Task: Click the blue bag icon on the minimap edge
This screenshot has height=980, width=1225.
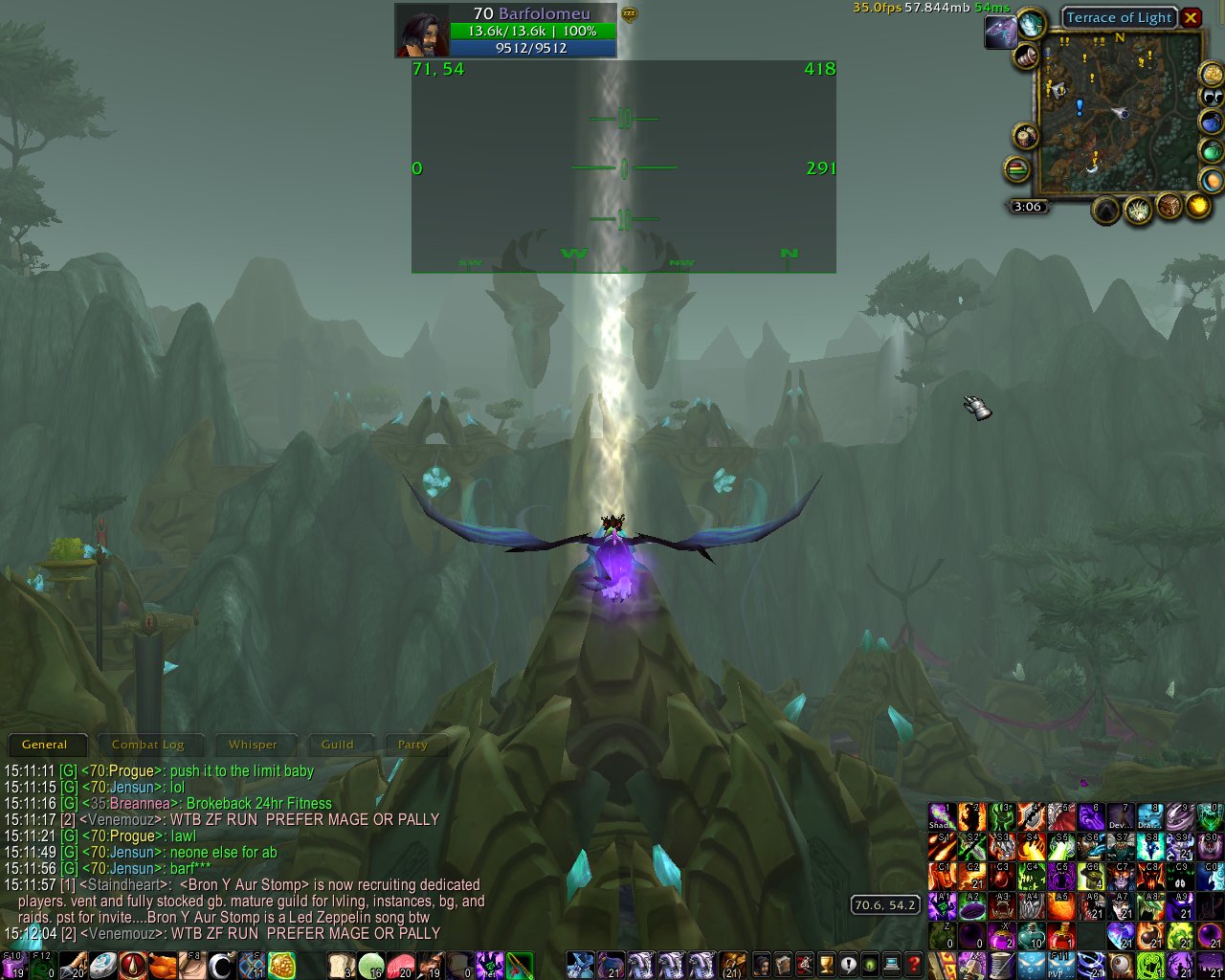Action: pyautogui.click(x=1211, y=122)
